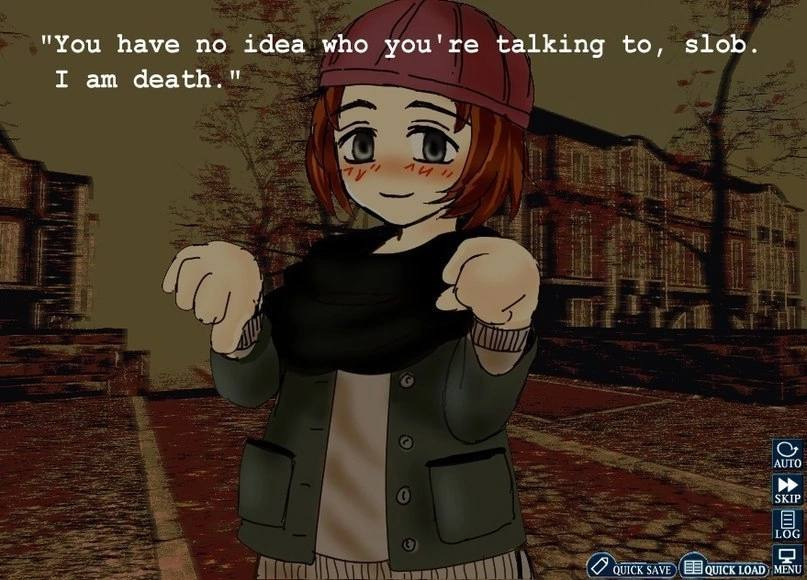
Task: Enable Auto mode for dialogue
Action: pos(787,455)
